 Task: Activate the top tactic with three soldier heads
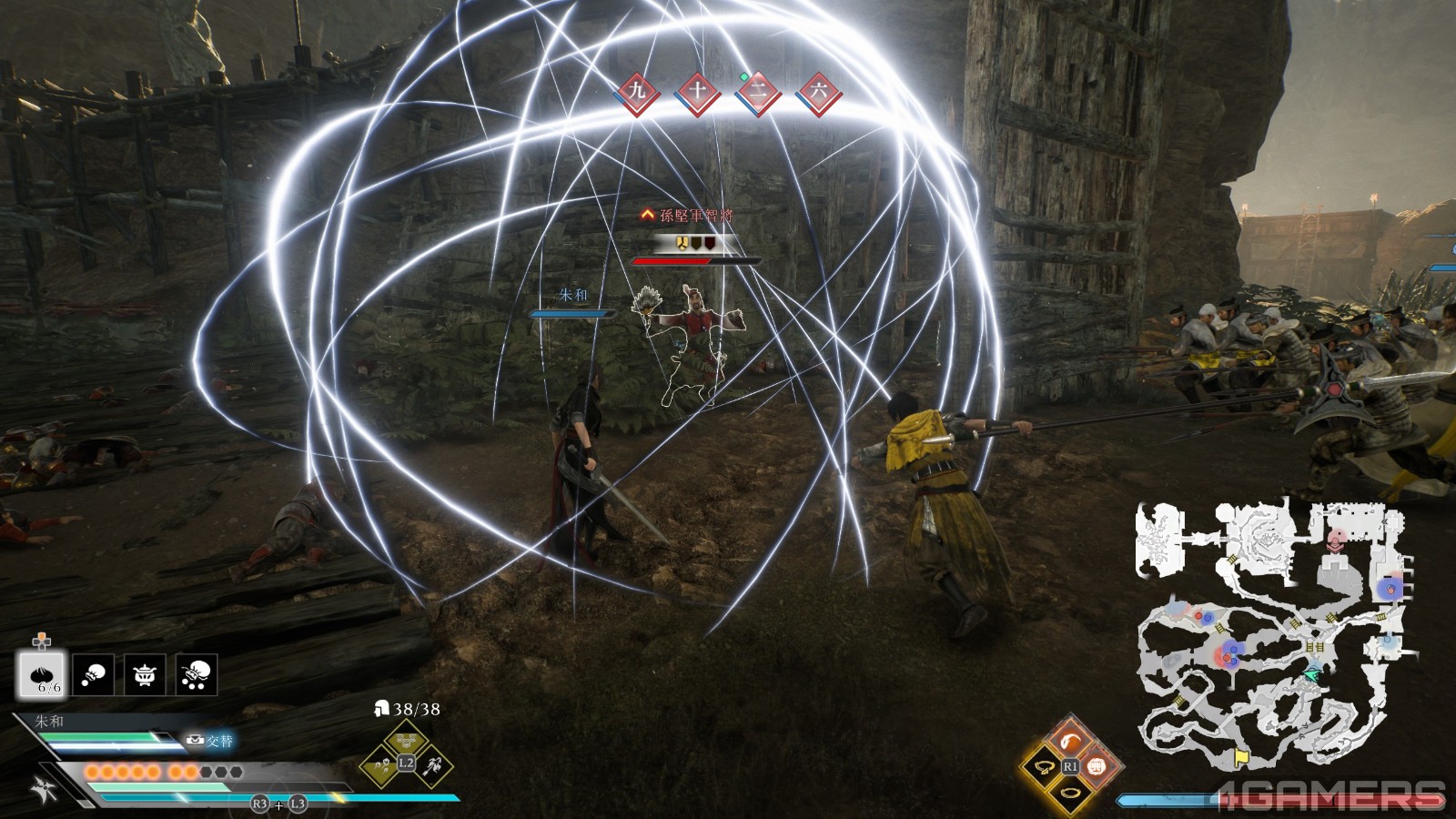[x=406, y=738]
